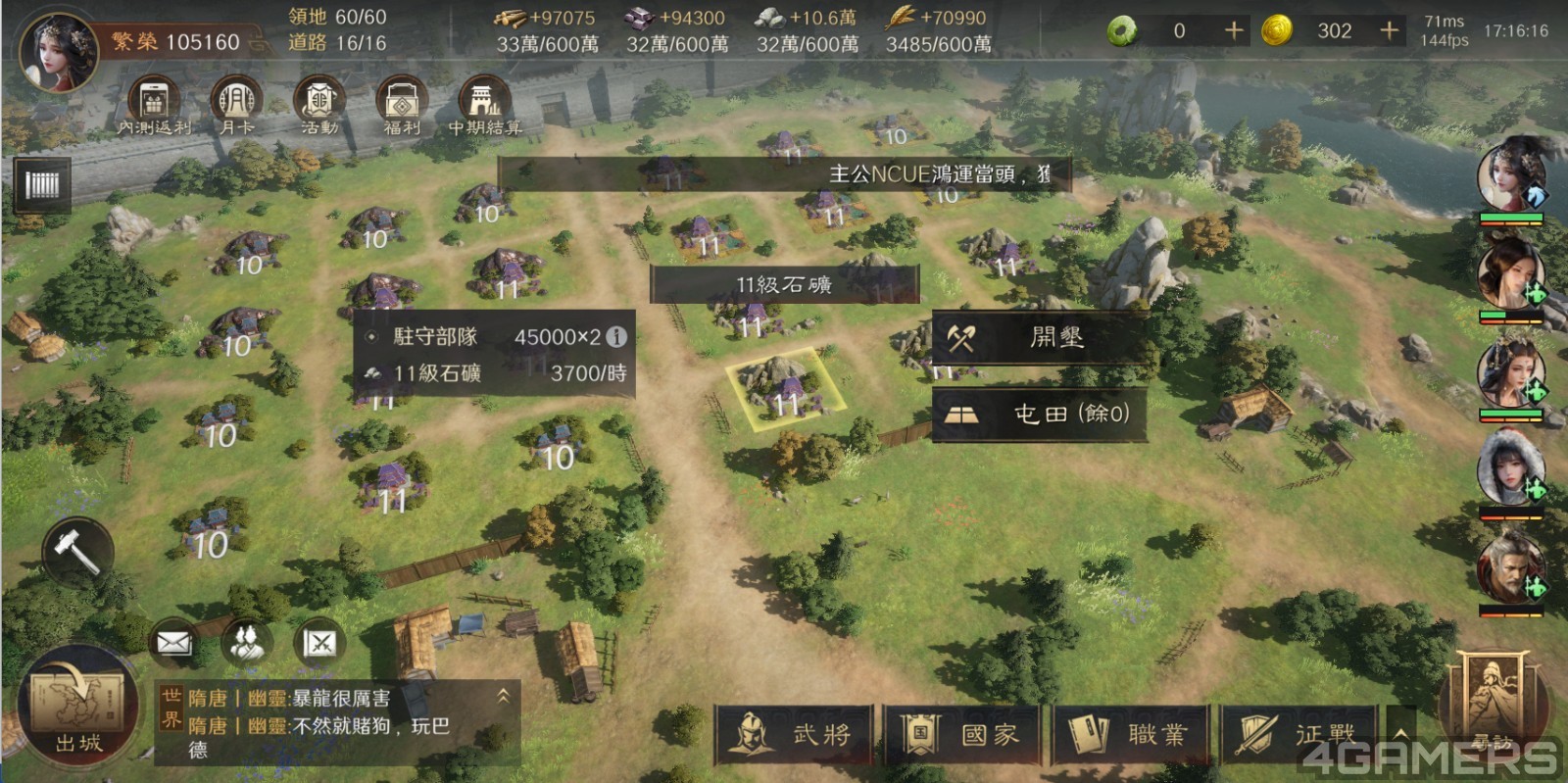This screenshot has width=1568, height=783.
Task: Open the 活動 events icon
Action: [x=319, y=104]
